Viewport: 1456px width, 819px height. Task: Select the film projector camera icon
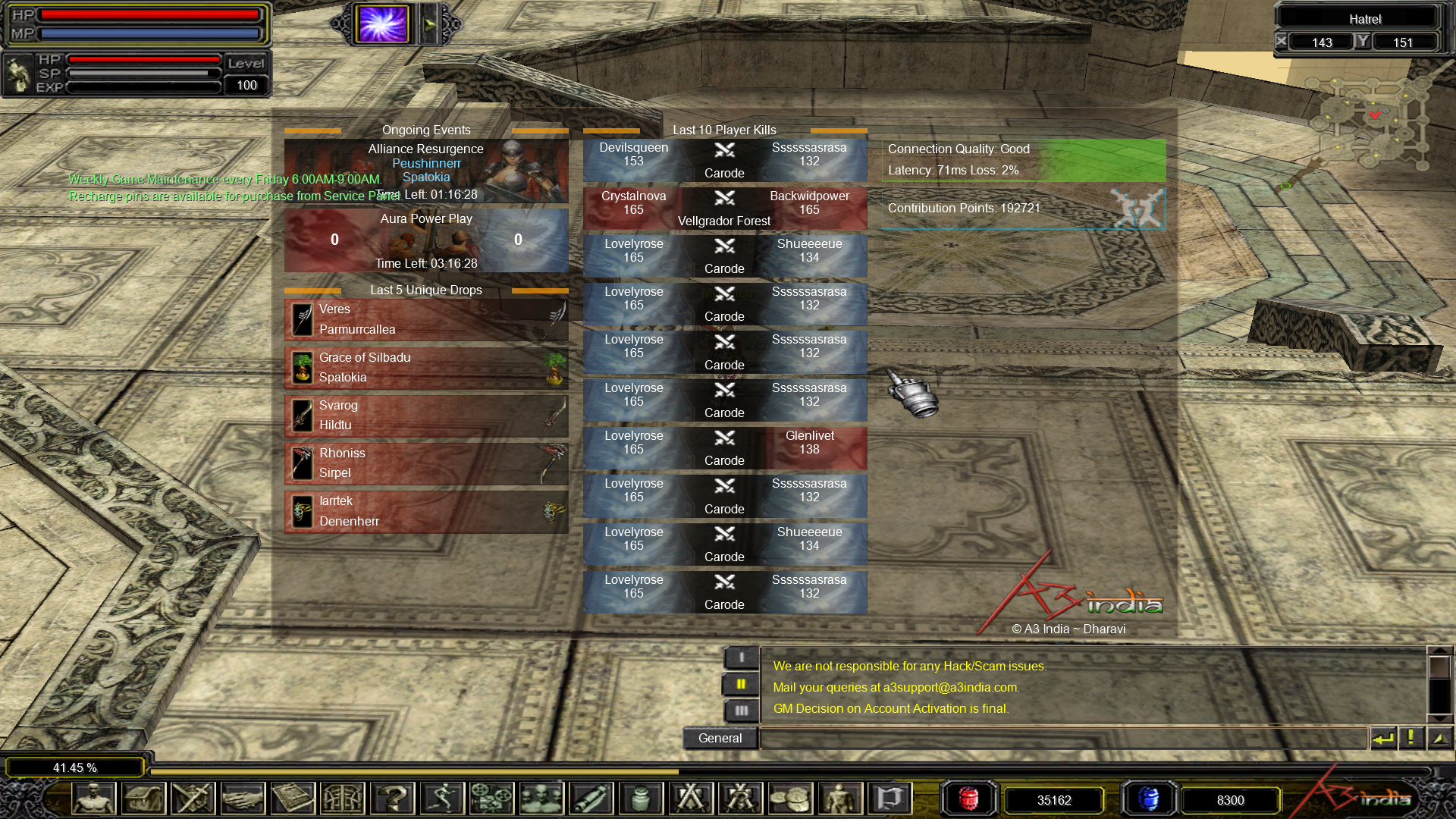[x=491, y=799]
